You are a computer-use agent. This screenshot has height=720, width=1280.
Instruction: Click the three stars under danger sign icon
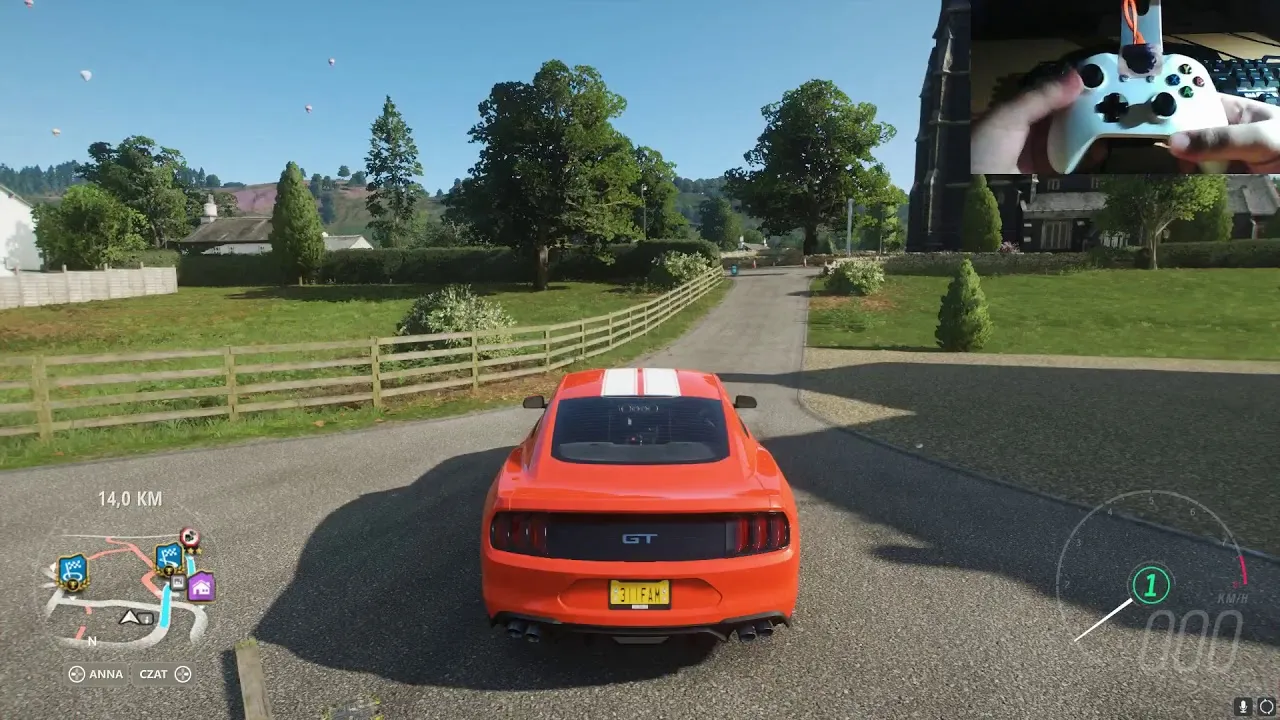(x=194, y=551)
